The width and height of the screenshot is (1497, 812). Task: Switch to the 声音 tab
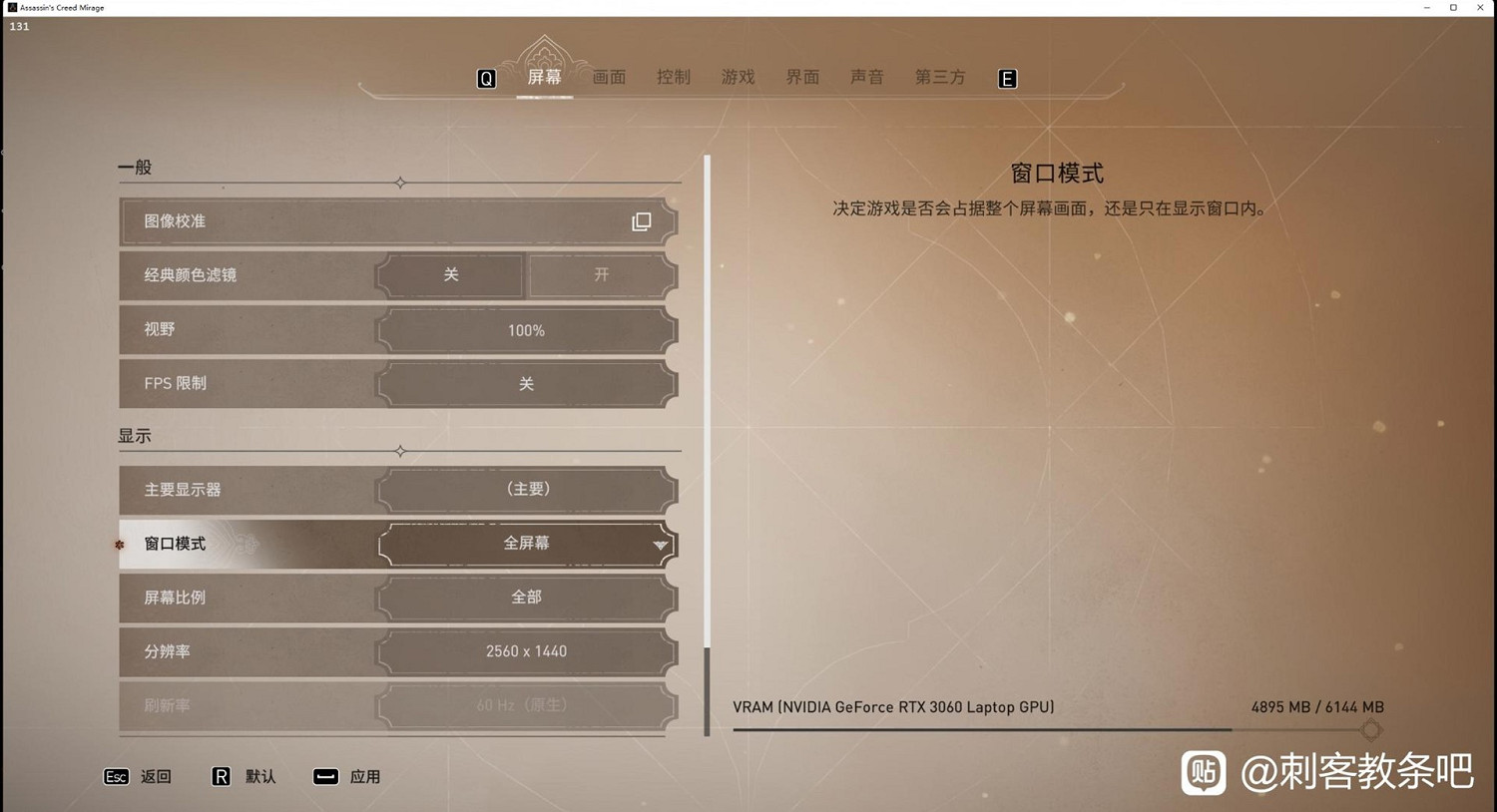click(866, 77)
